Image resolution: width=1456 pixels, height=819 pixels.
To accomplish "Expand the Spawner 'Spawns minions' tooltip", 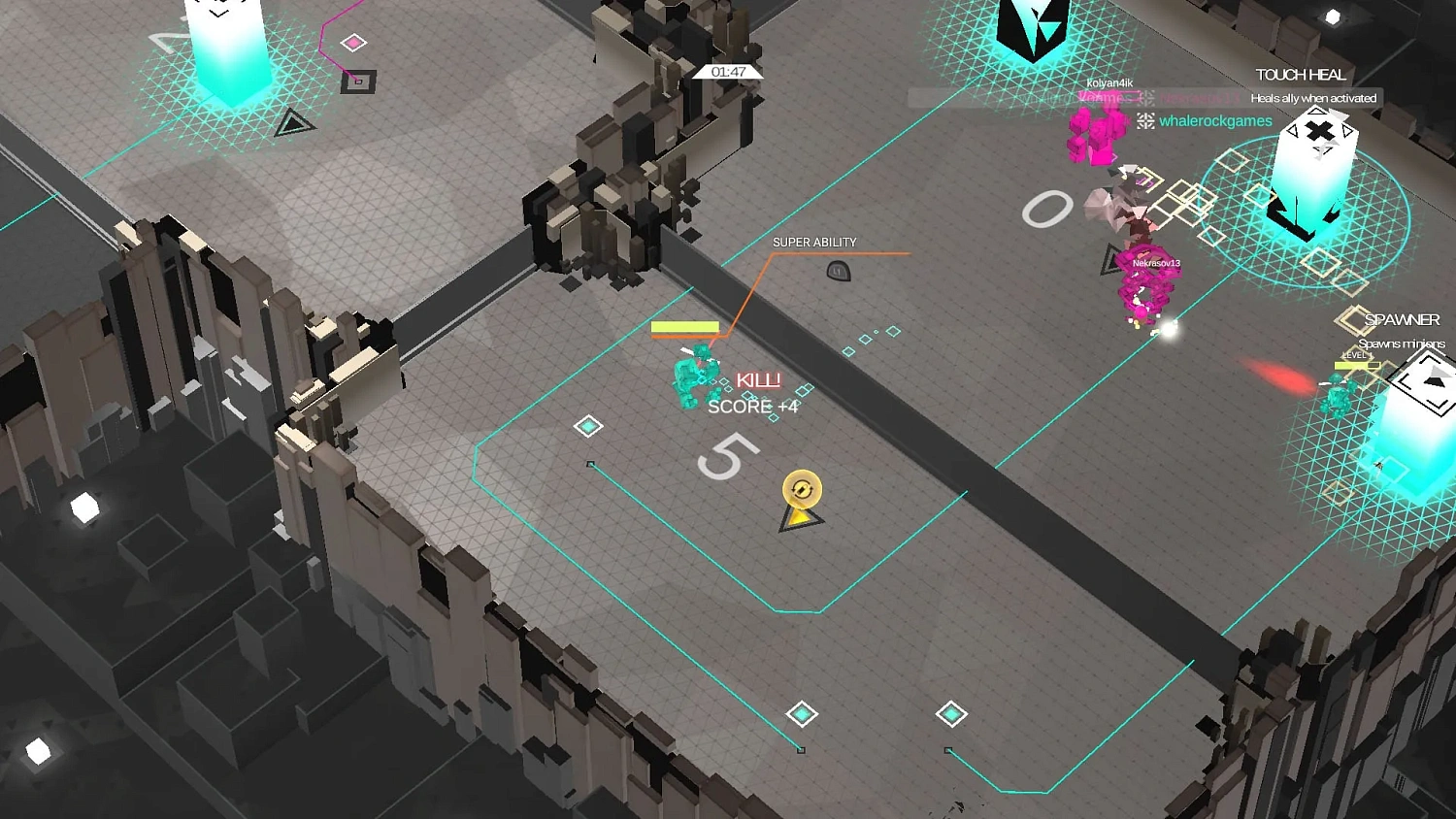I will point(1403,344).
